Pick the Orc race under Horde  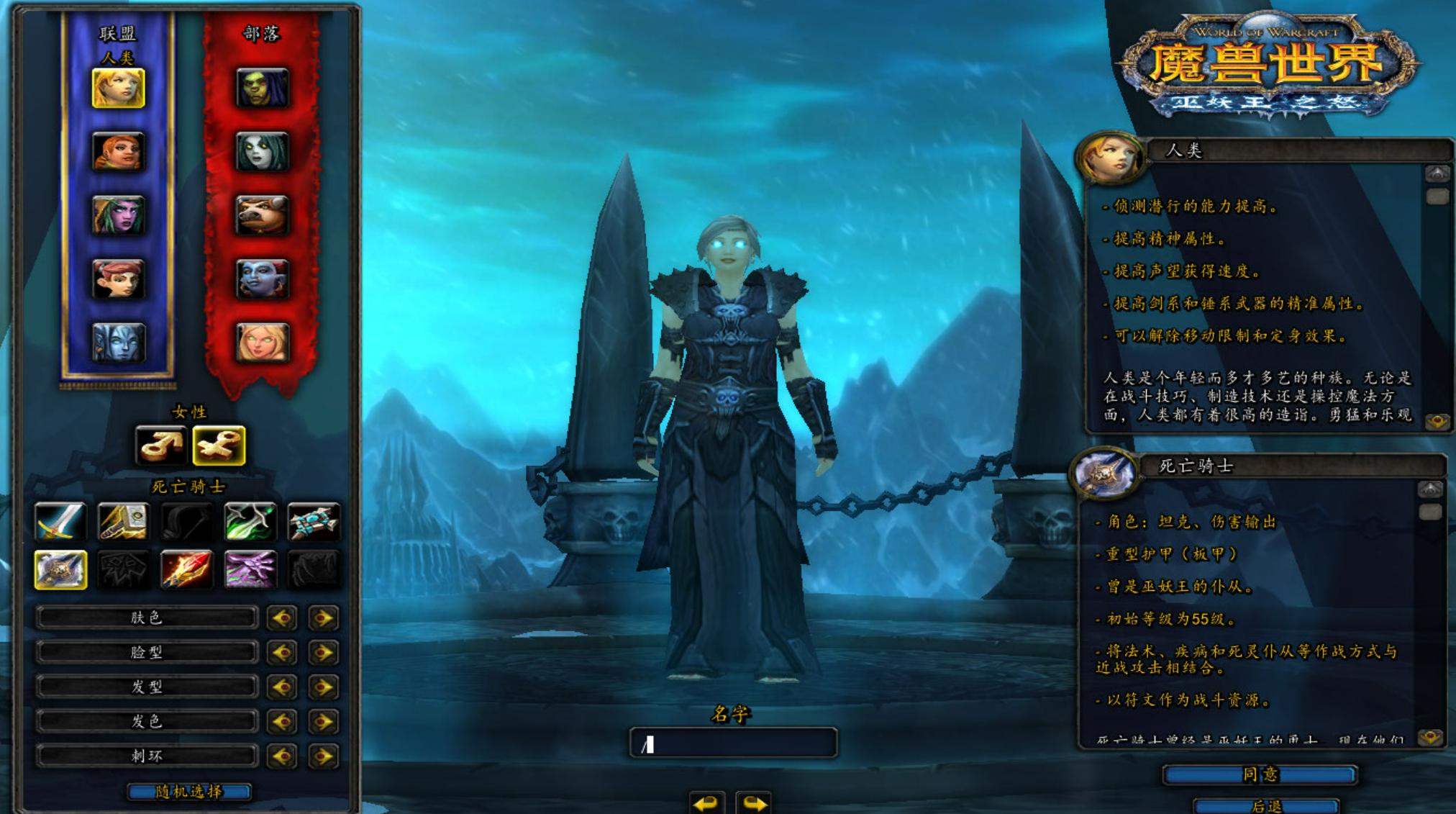263,89
